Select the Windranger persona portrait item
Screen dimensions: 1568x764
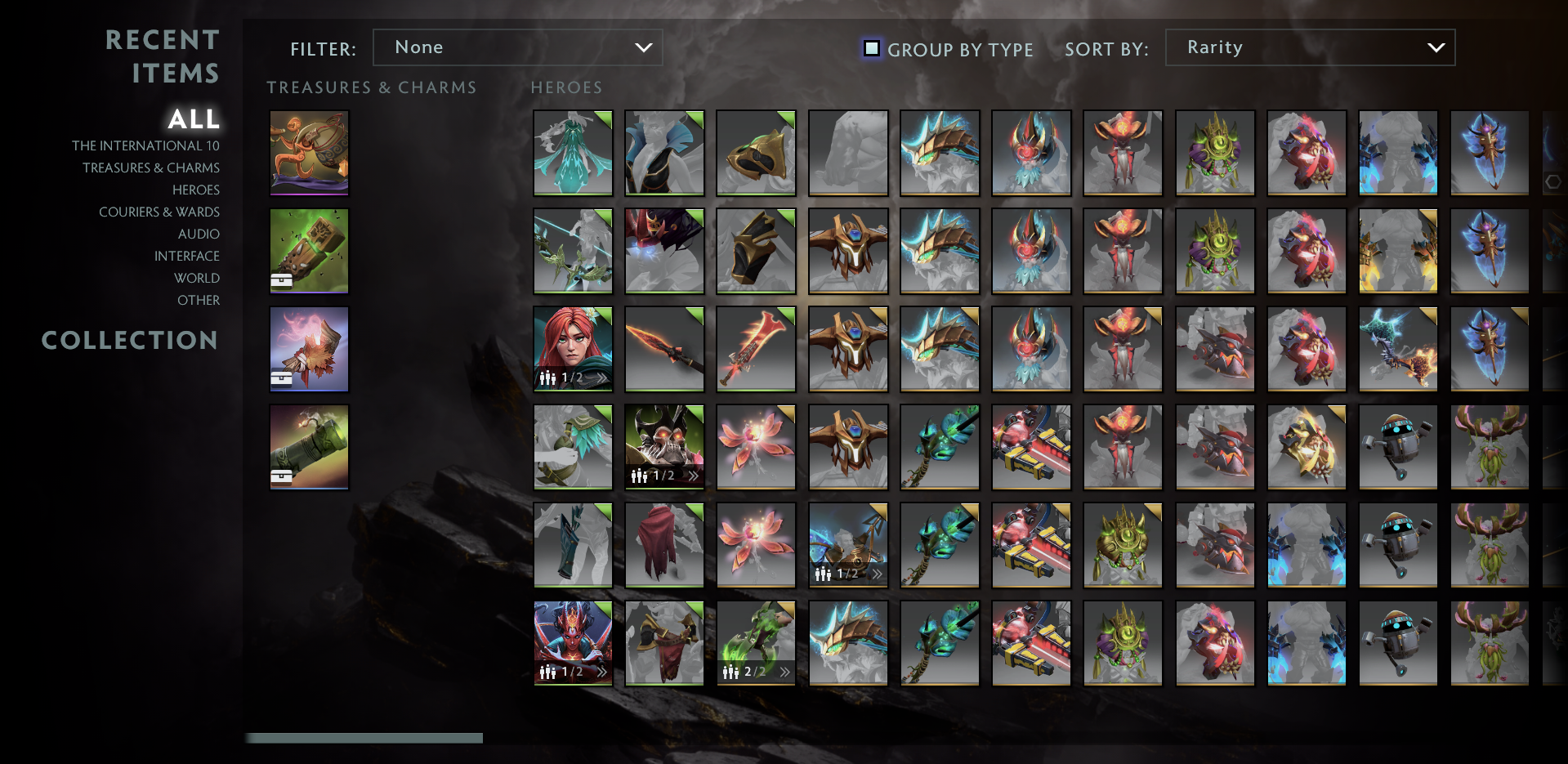[x=573, y=349]
